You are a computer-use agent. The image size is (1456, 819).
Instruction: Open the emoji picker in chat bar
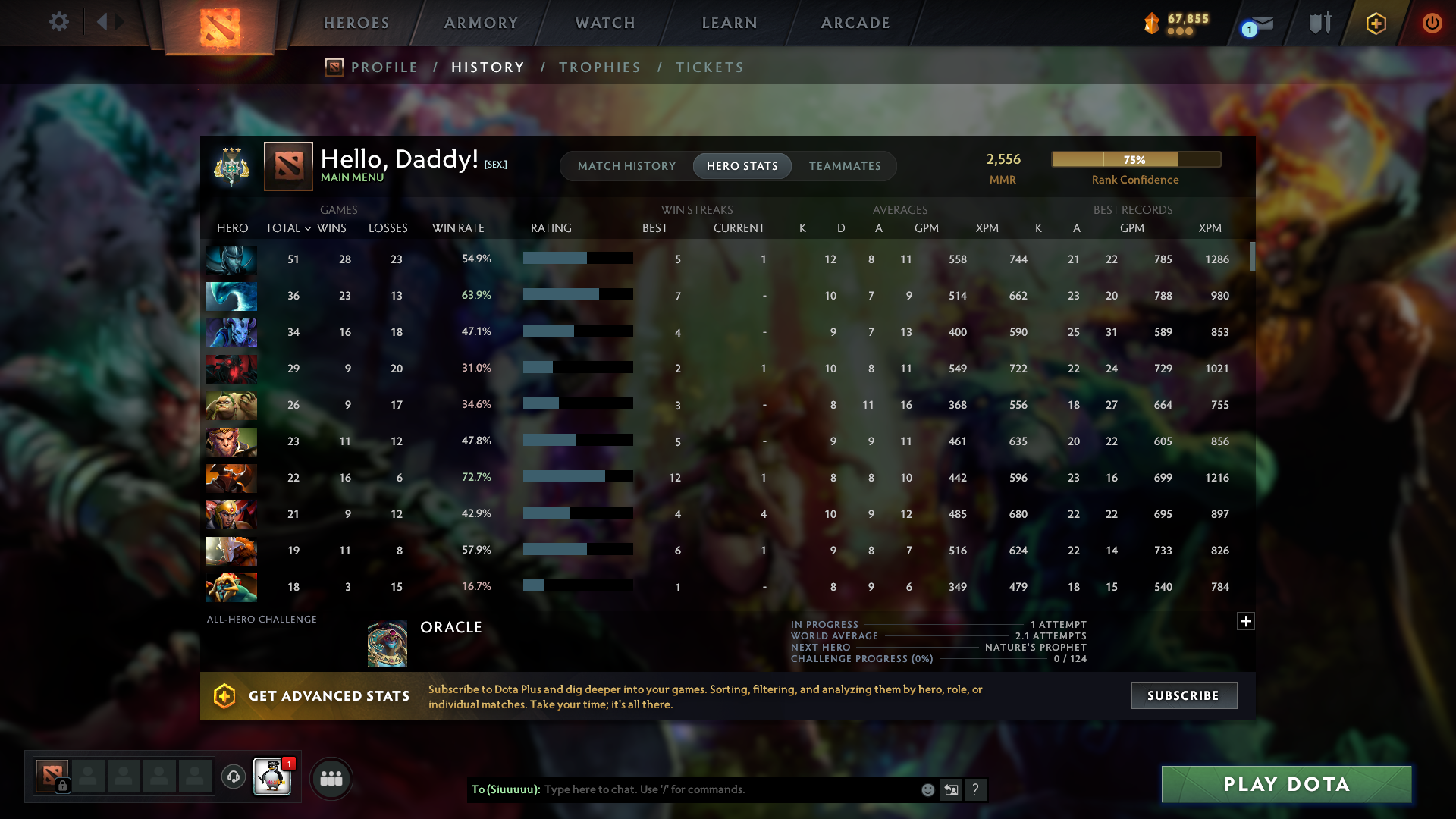pos(927,789)
